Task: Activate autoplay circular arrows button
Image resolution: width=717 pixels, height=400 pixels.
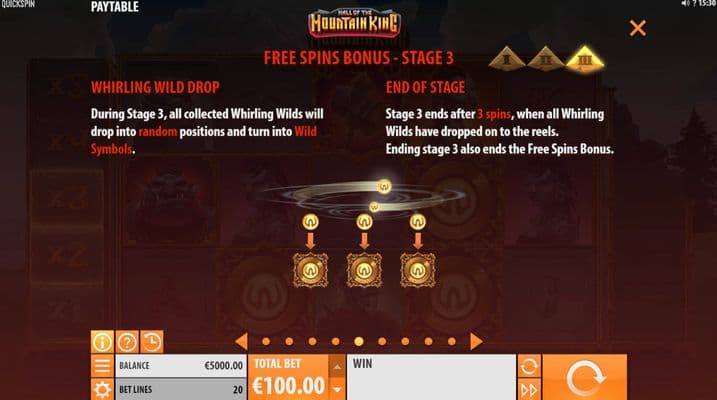Action: coord(530,366)
